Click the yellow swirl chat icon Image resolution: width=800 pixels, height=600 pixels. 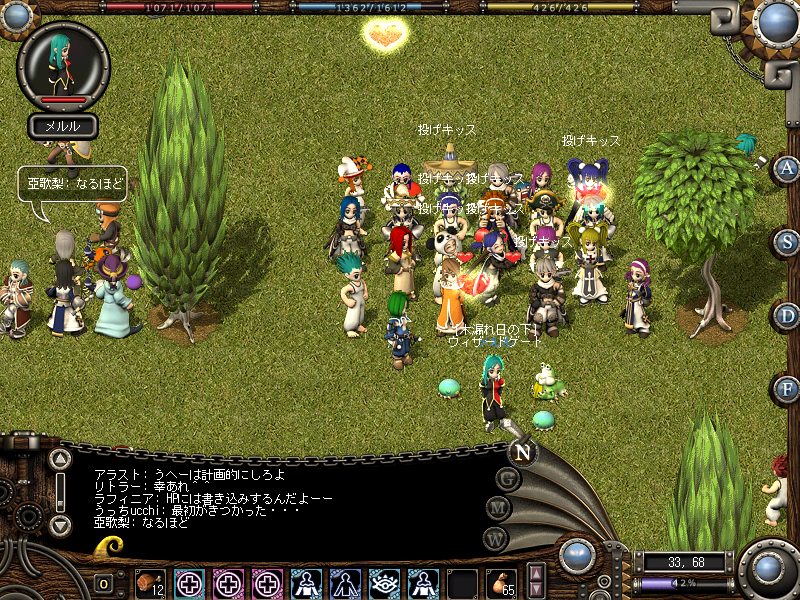point(110,547)
